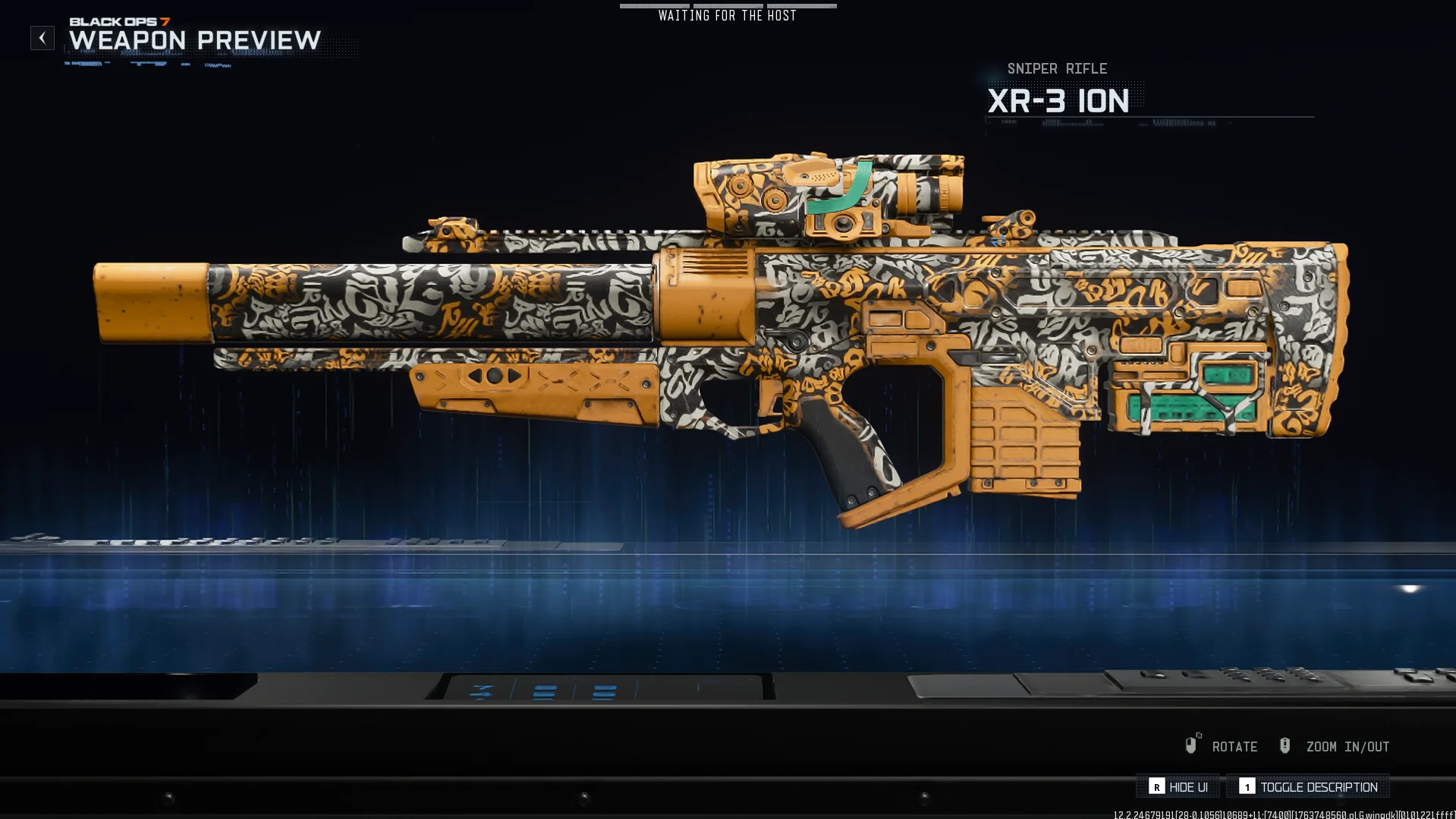This screenshot has width=1456, height=819.
Task: Expand the XR-3 ION weapon details
Action: click(x=1058, y=100)
